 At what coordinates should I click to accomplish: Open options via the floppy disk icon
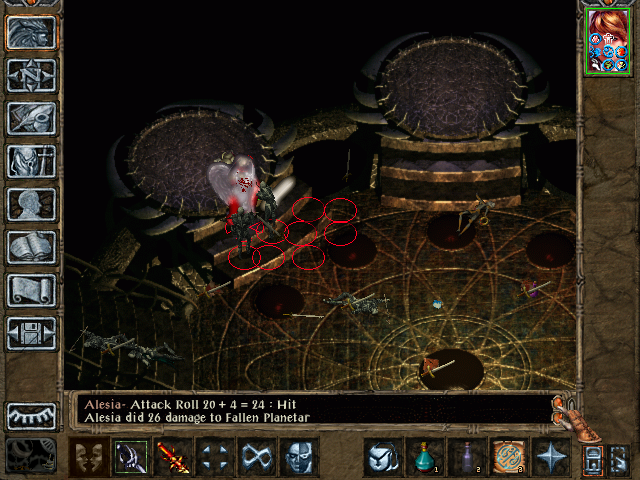32,333
